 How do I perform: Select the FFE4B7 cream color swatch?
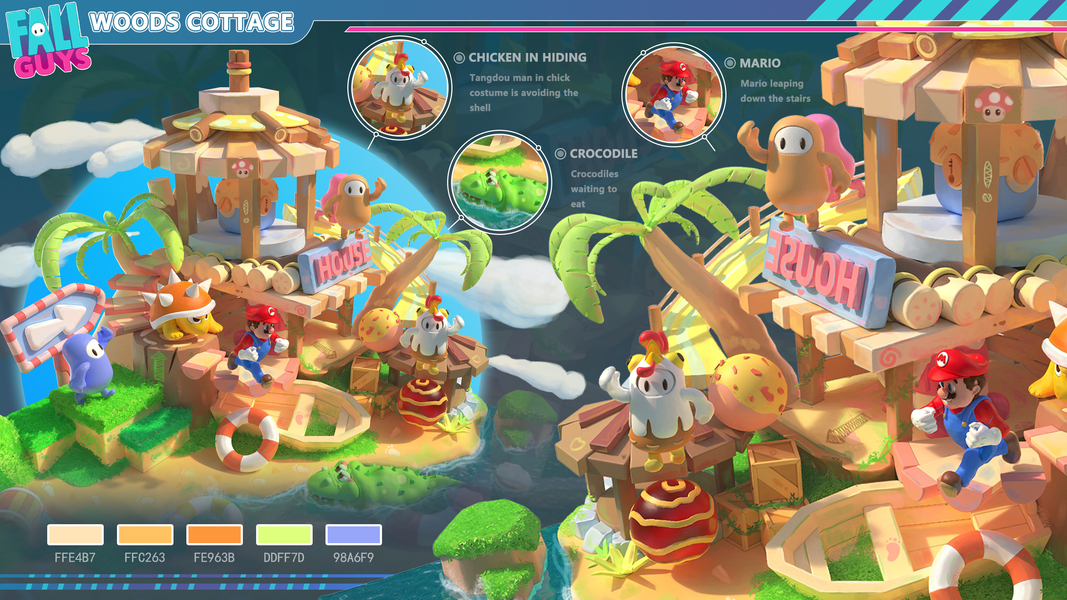click(x=75, y=535)
